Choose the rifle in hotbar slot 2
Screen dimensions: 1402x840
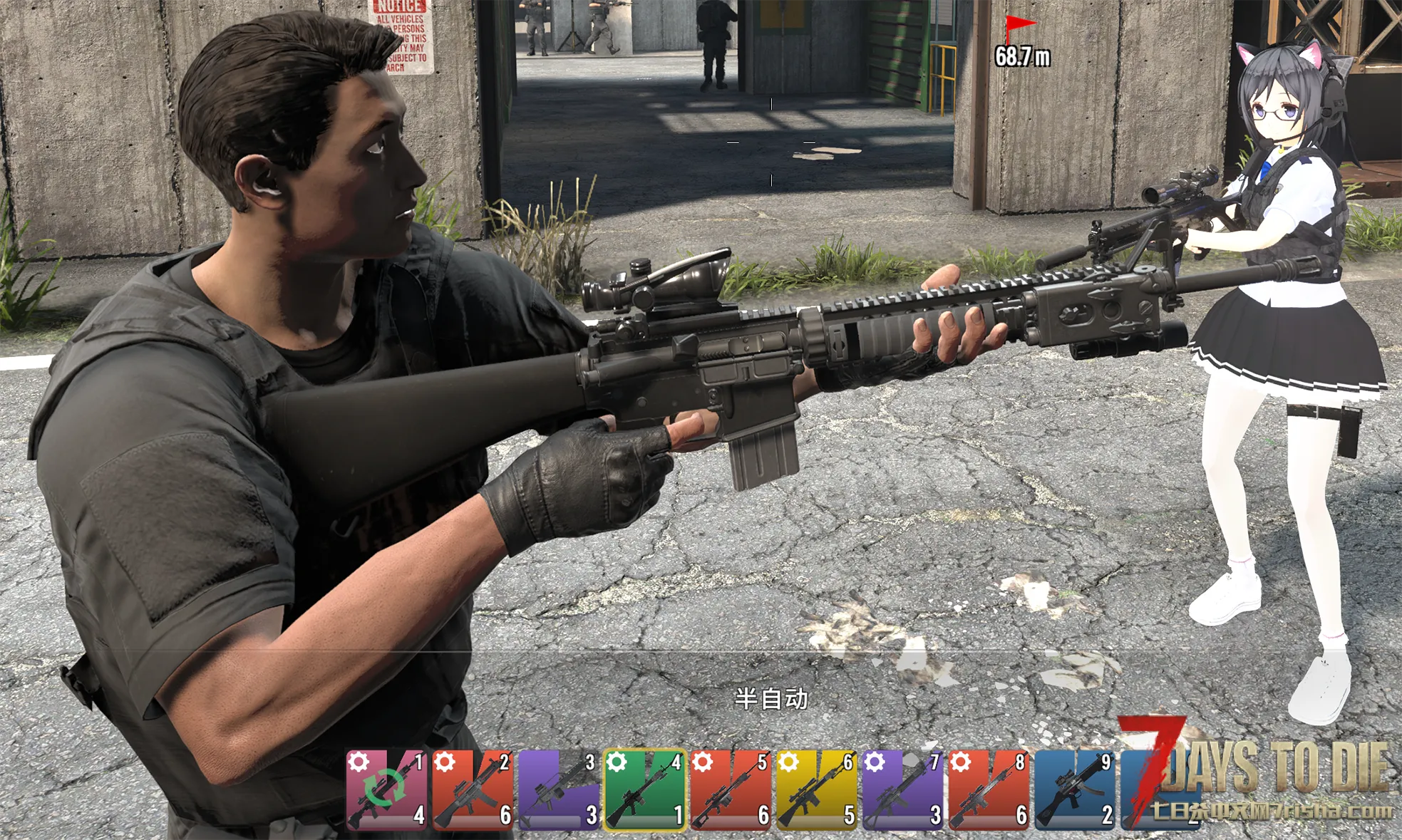(x=473, y=789)
